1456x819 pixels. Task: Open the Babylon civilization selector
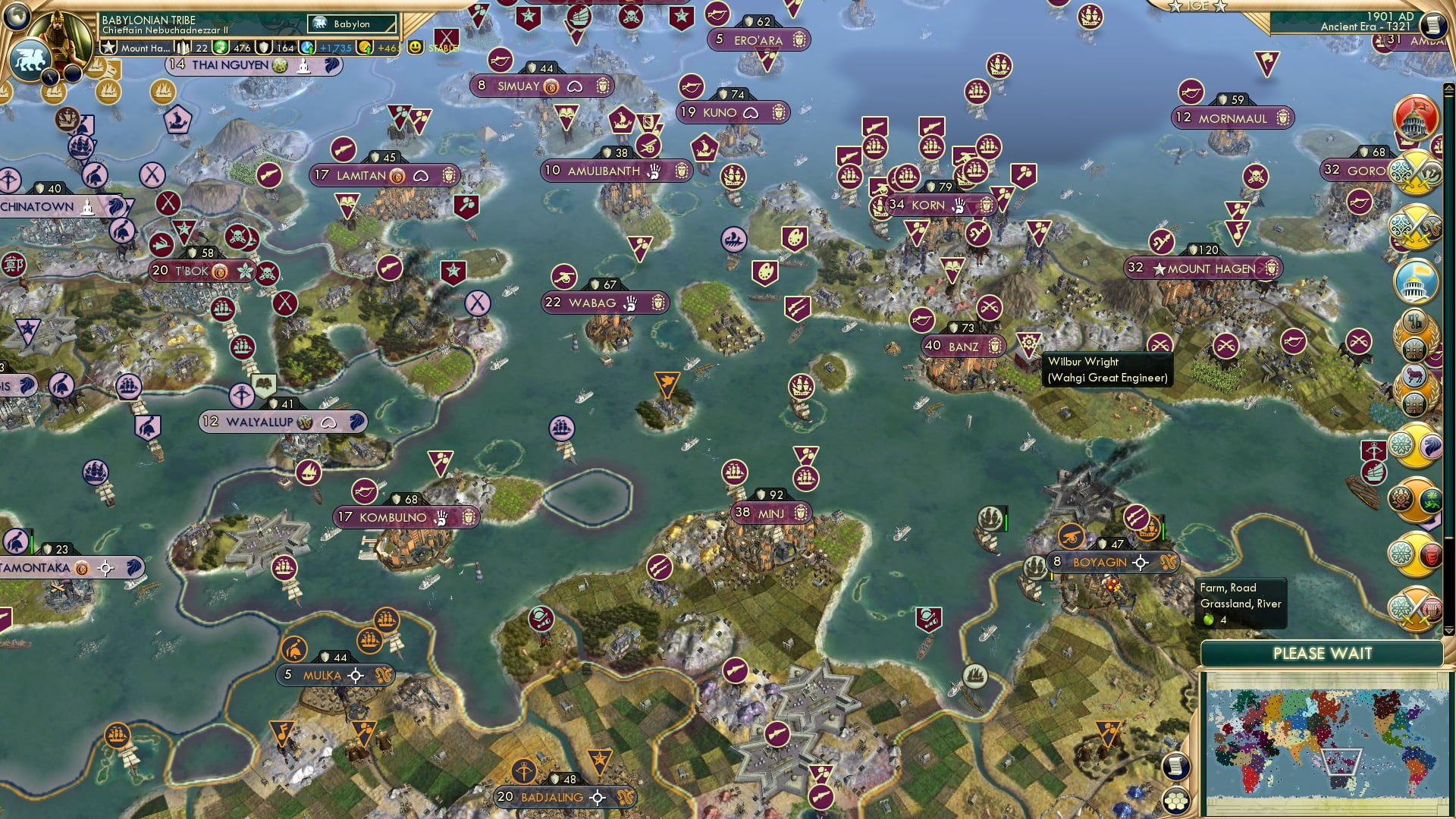[353, 24]
